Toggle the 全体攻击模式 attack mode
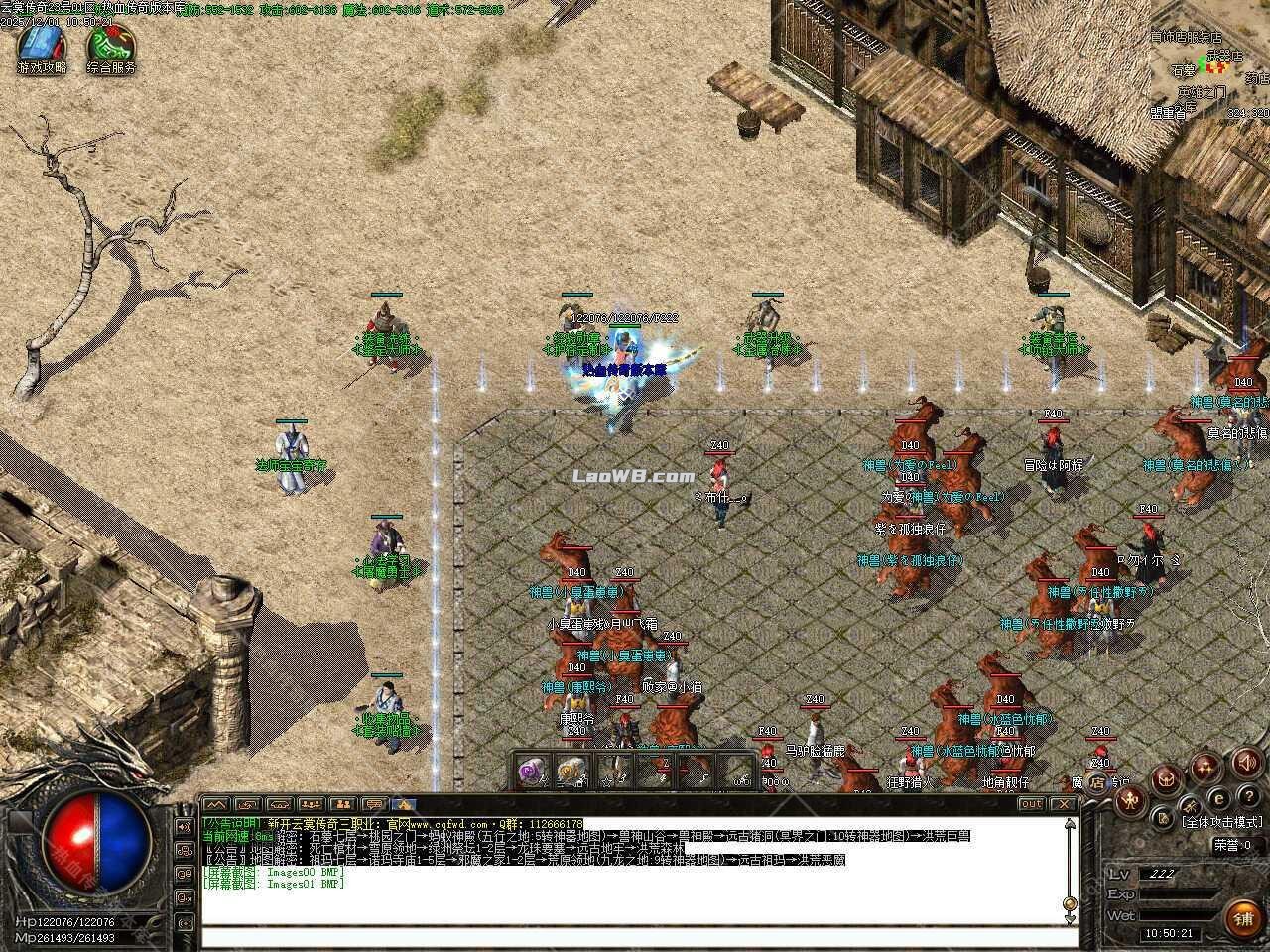 pos(1222,822)
